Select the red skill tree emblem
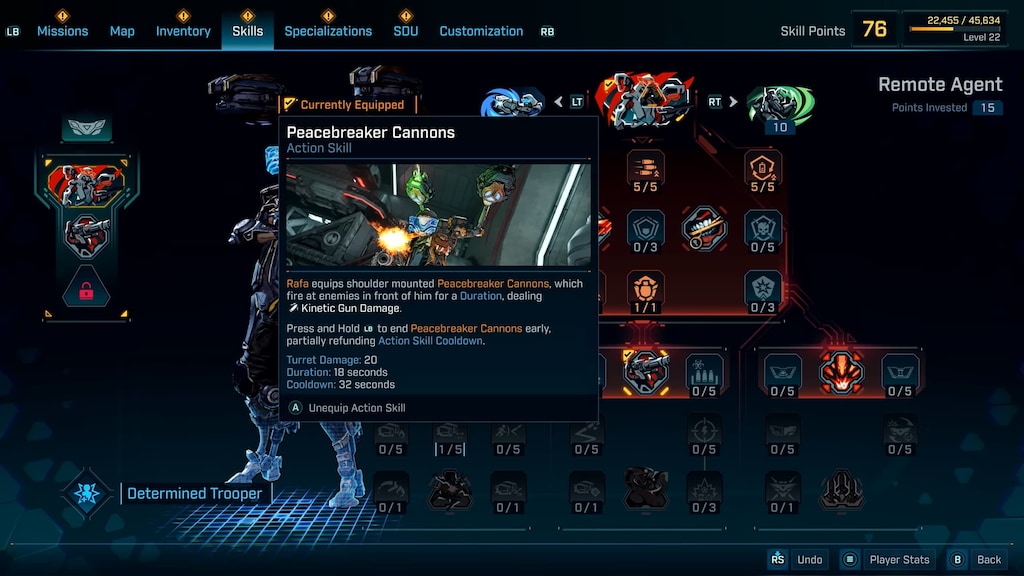 (x=646, y=101)
